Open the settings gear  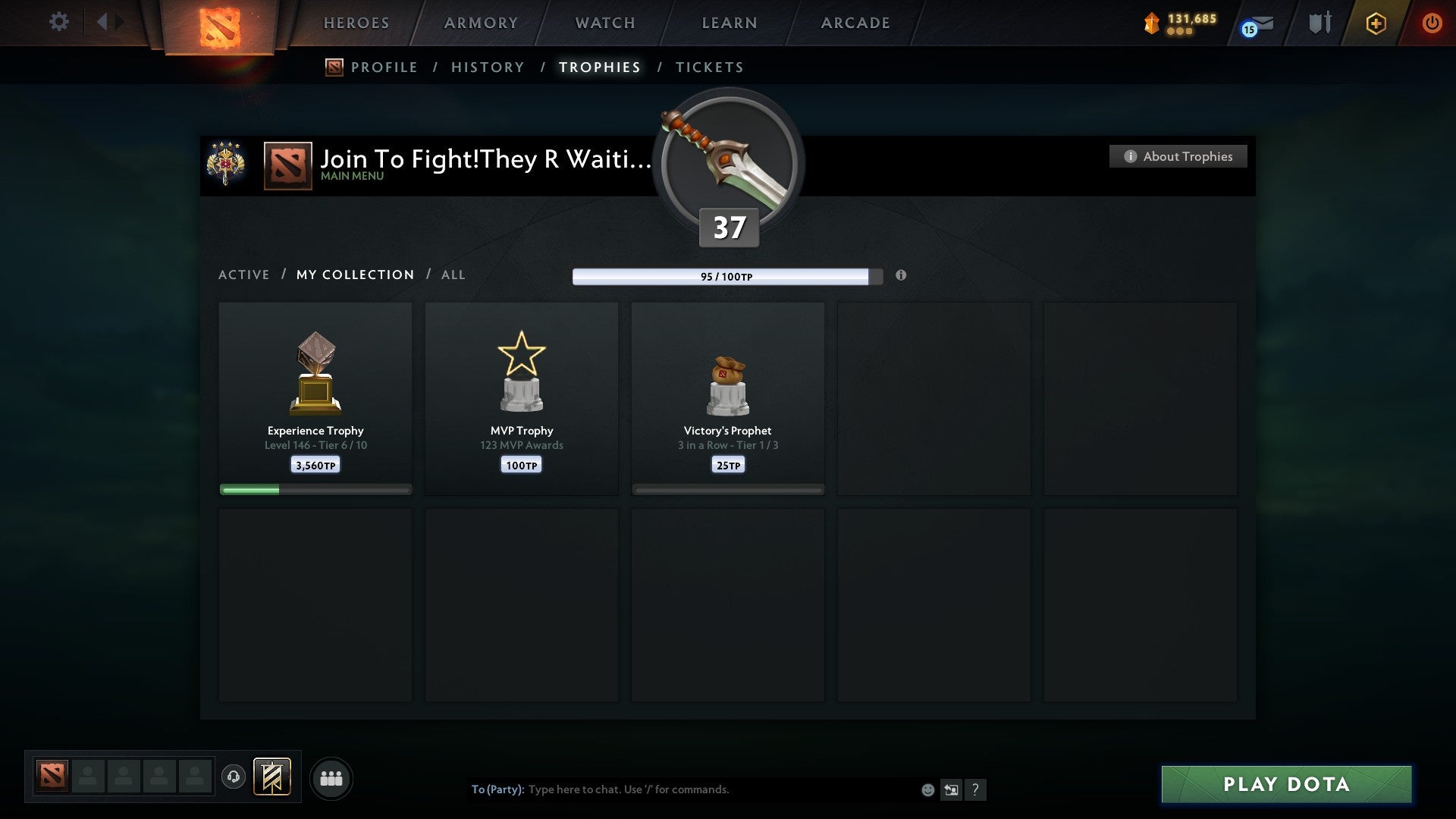[x=58, y=22]
